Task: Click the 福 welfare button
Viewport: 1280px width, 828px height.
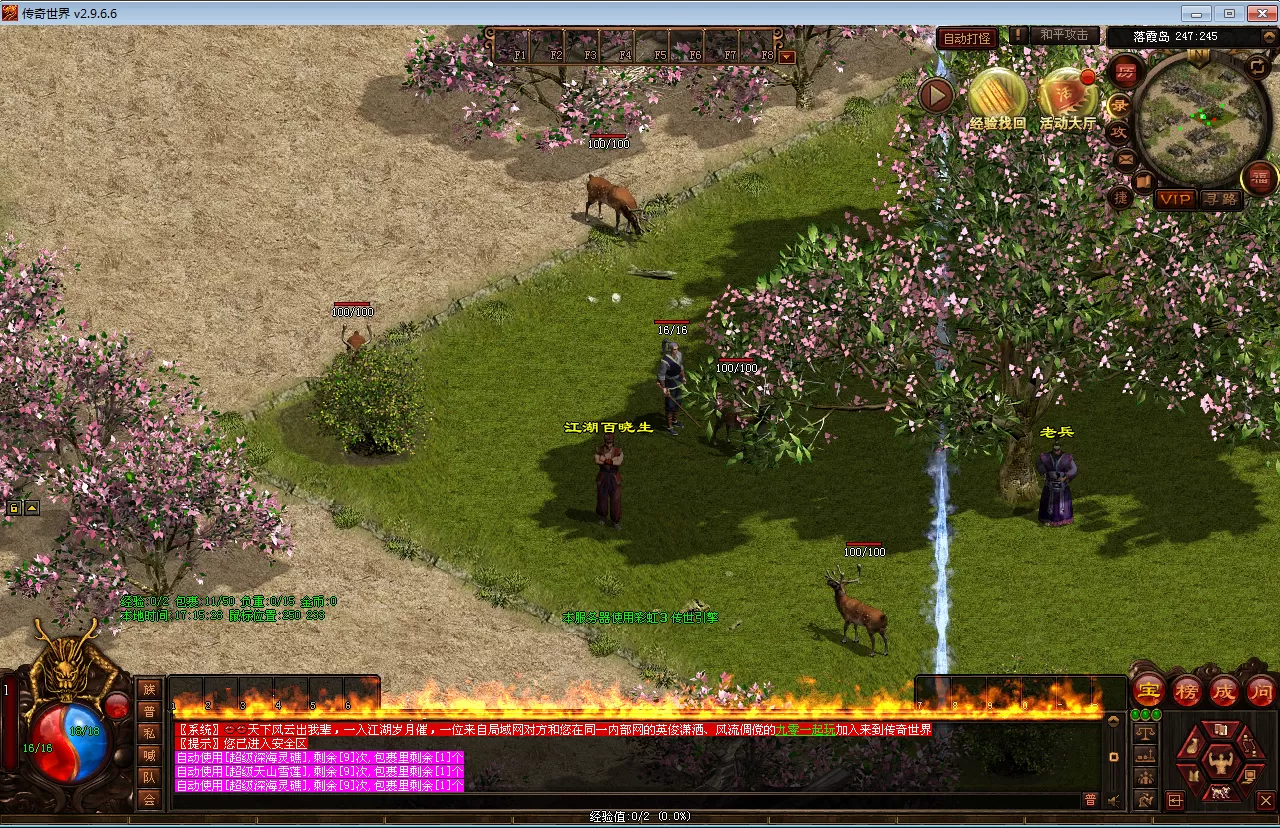Action: pyautogui.click(x=1260, y=178)
